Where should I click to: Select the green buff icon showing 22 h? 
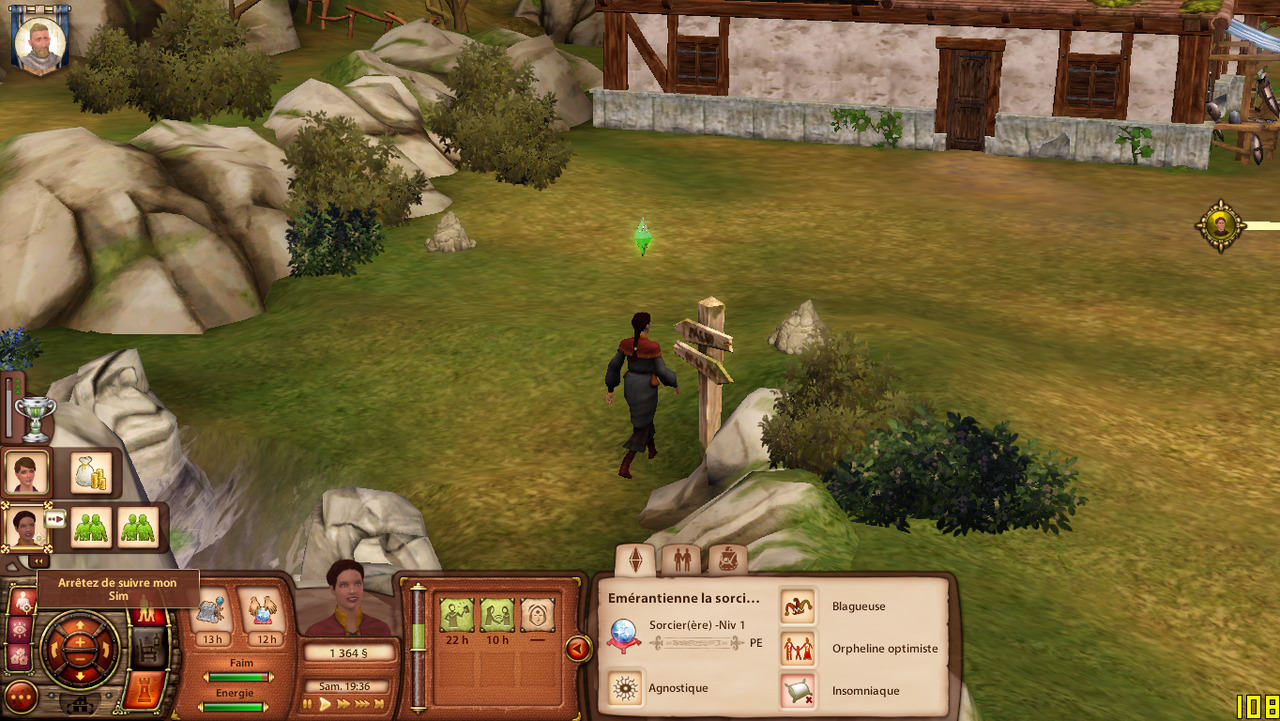click(x=456, y=614)
